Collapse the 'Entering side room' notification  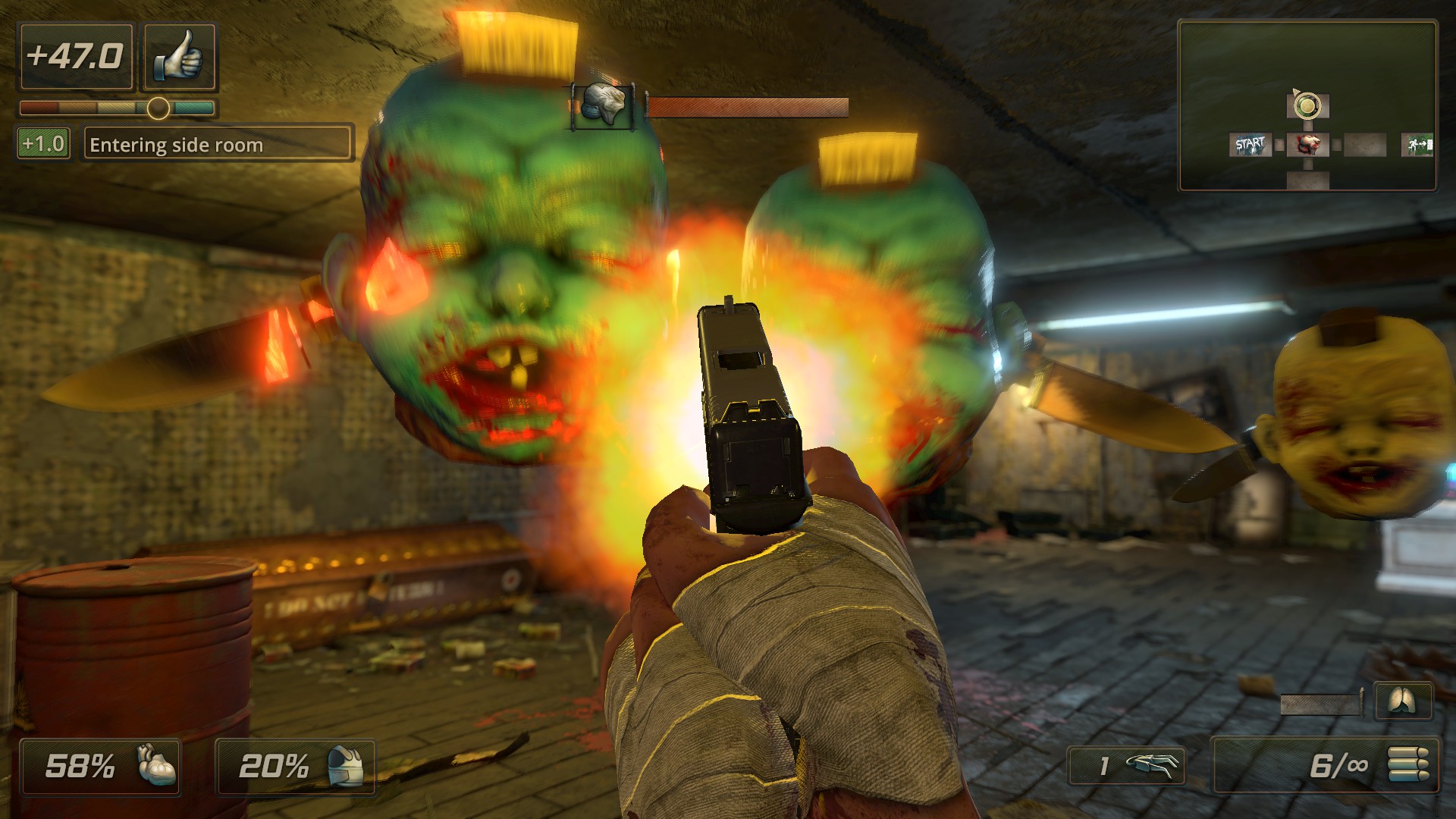click(218, 144)
